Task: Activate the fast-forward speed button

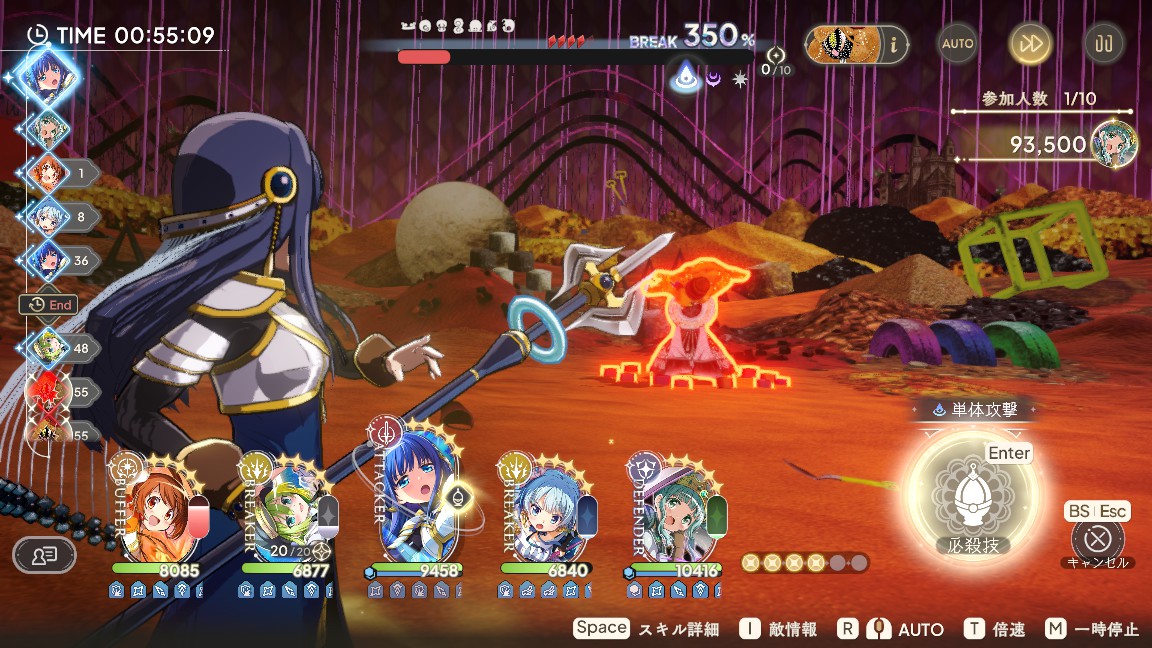Action: point(1030,43)
